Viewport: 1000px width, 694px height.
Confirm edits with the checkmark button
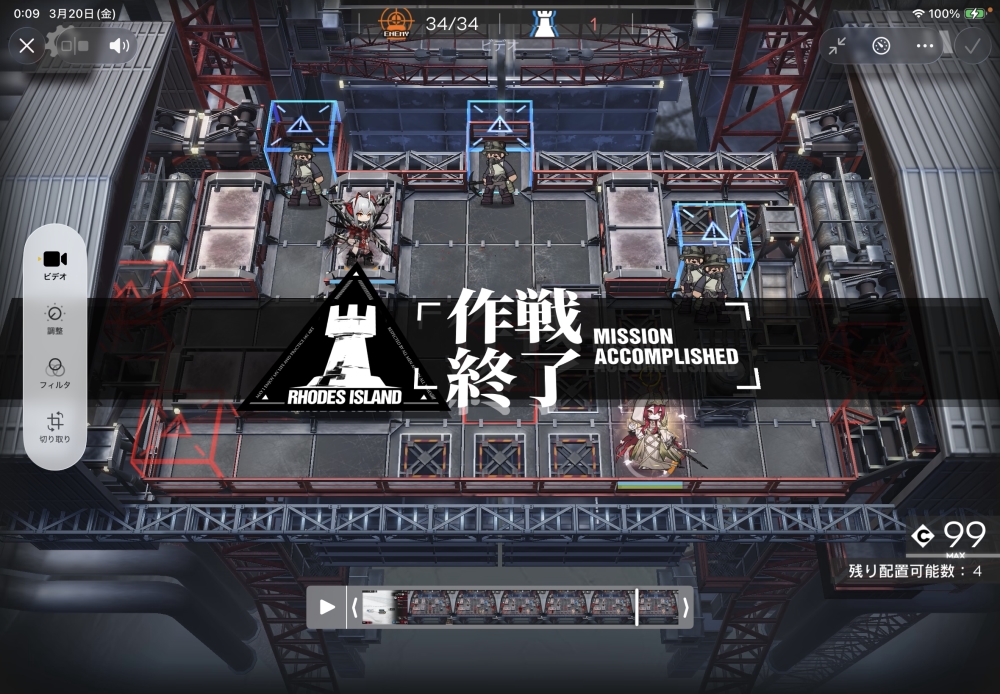point(970,45)
